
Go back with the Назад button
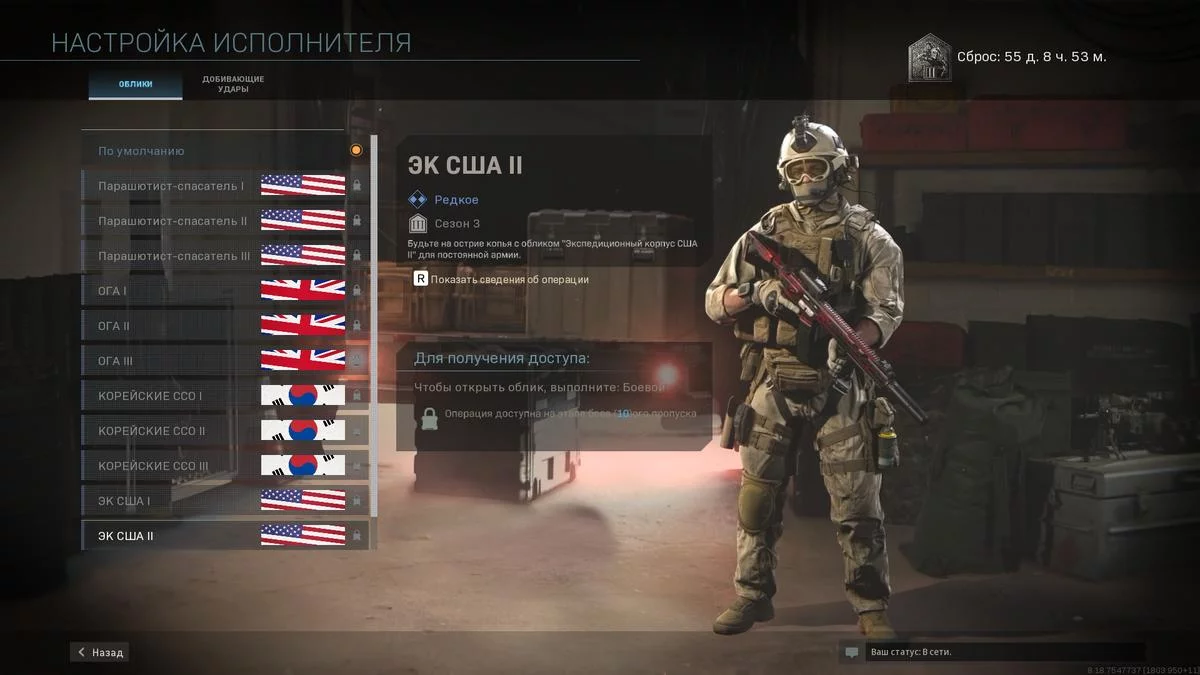(x=100, y=652)
